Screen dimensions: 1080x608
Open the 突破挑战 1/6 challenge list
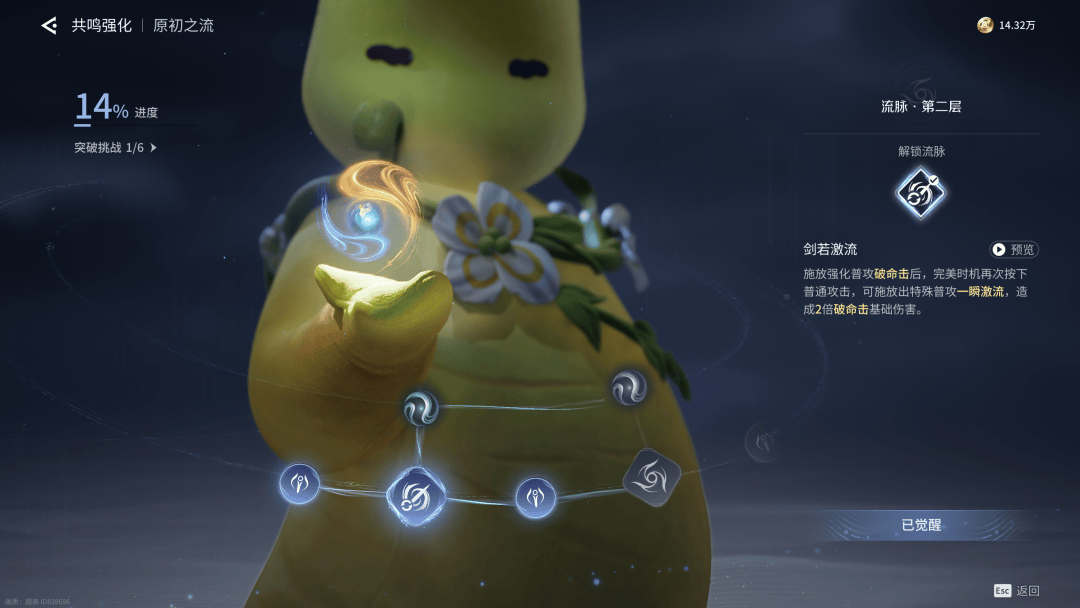pos(116,148)
